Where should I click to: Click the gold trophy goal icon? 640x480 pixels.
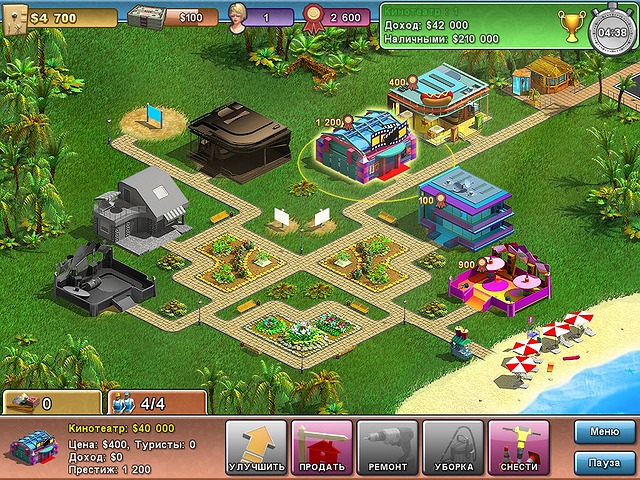click(x=573, y=25)
